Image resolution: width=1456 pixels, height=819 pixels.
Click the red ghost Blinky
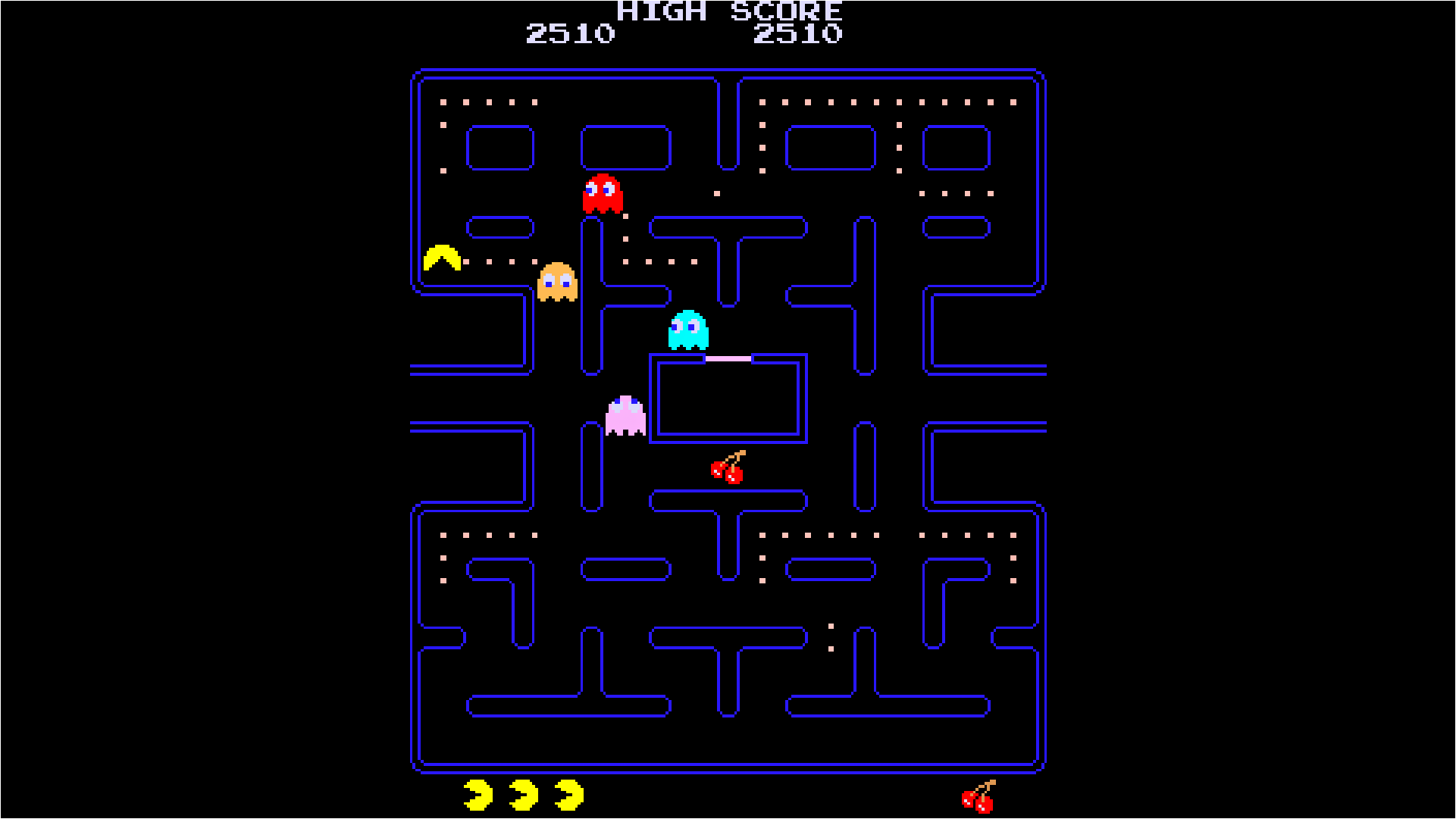point(603,195)
